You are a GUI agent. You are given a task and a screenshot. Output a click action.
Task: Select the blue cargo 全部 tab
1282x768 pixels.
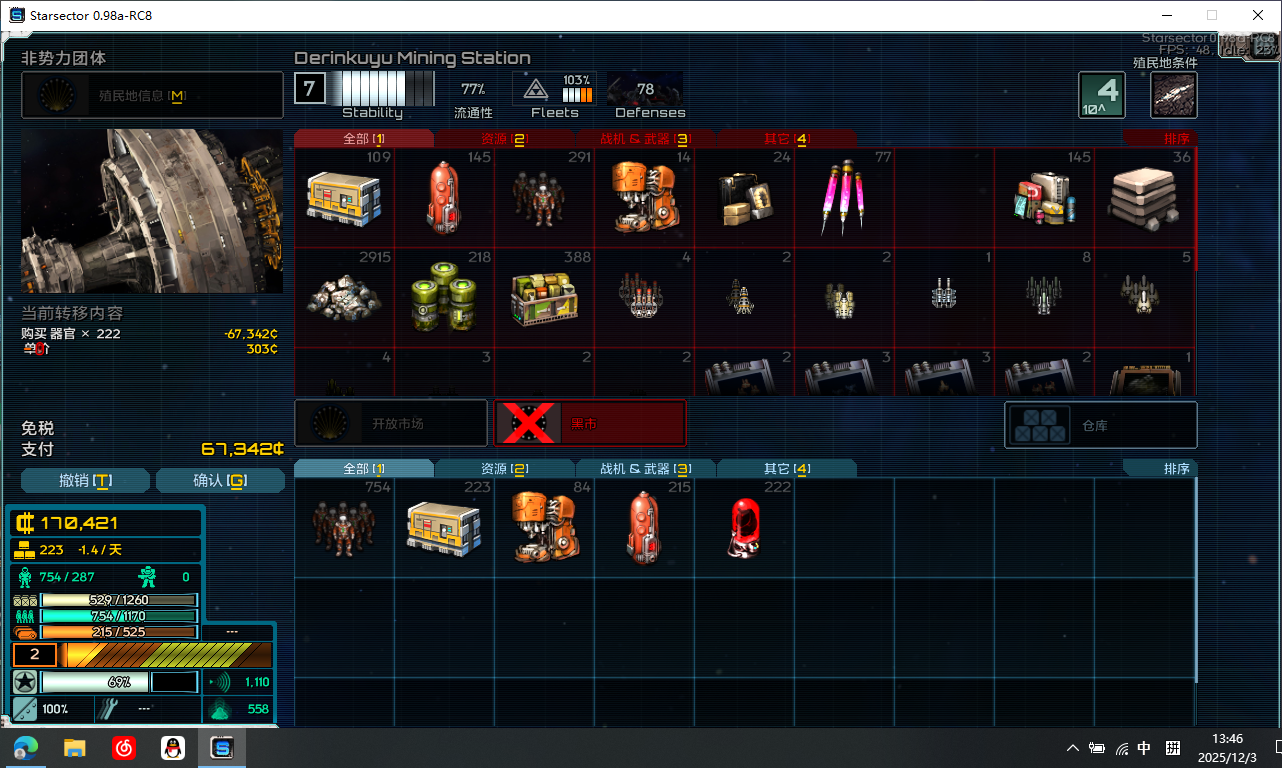coord(364,469)
